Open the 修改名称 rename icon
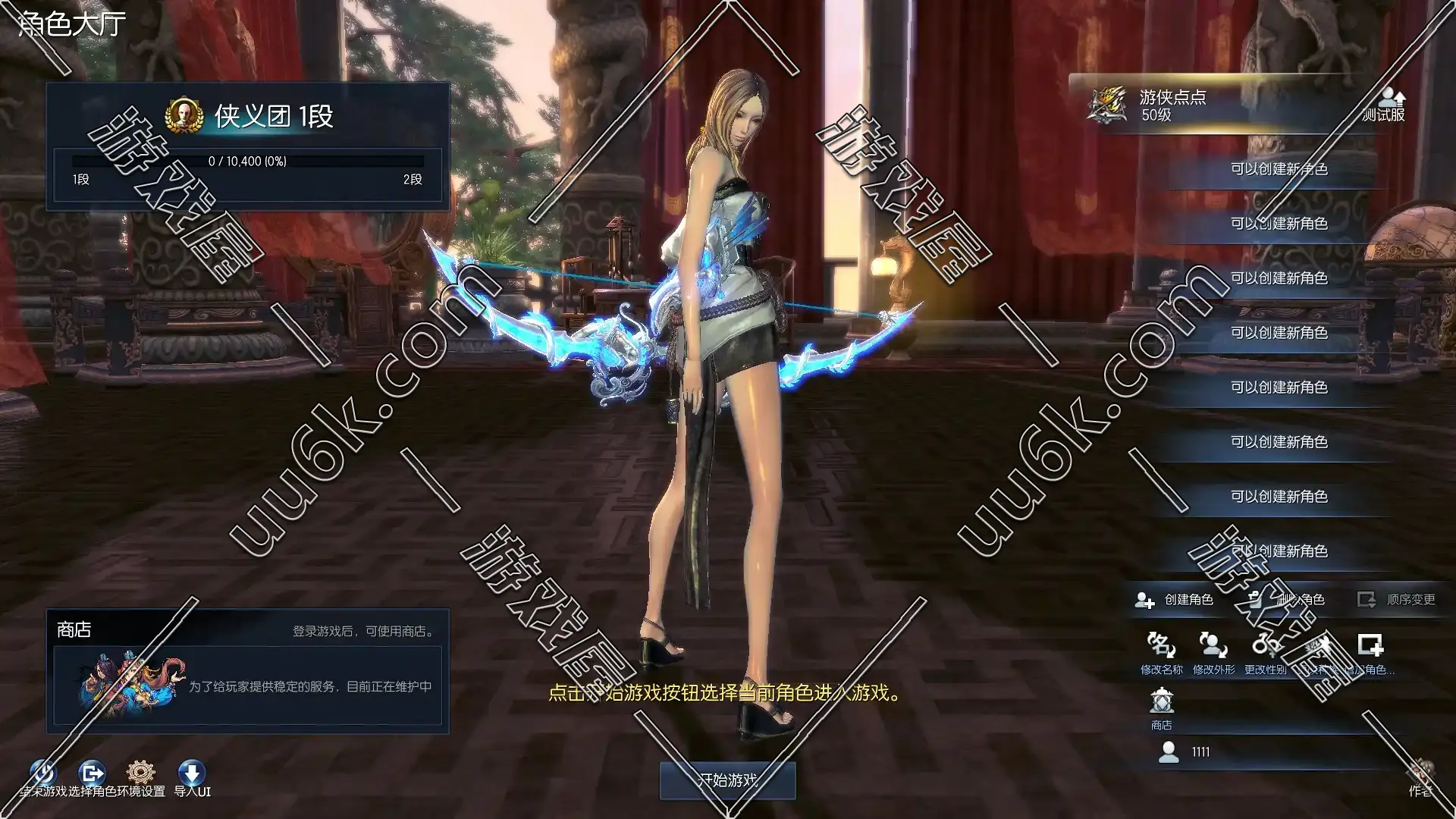Image resolution: width=1456 pixels, height=819 pixels. point(1161,647)
